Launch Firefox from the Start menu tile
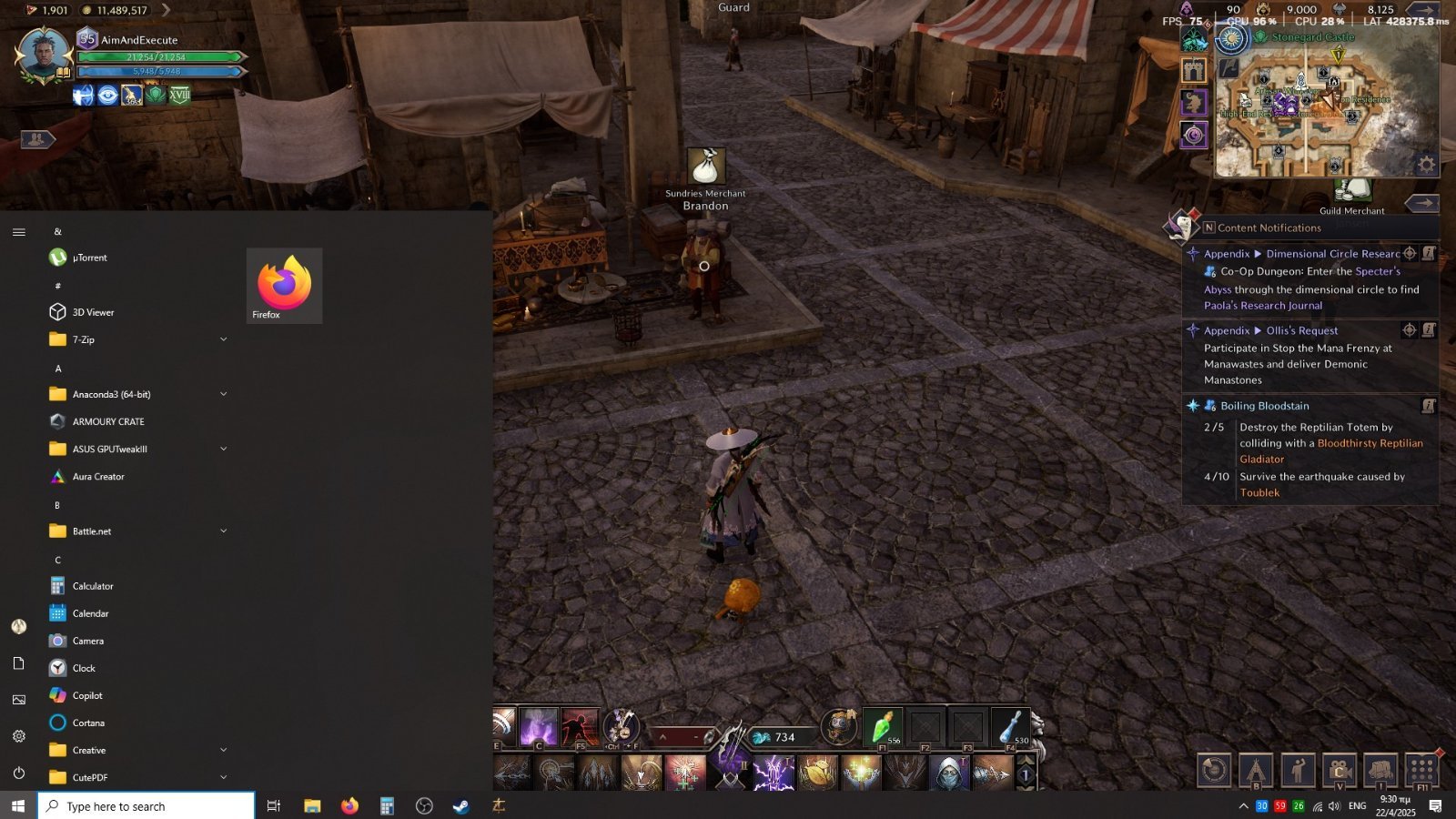The width and height of the screenshot is (1456, 819). tap(284, 286)
